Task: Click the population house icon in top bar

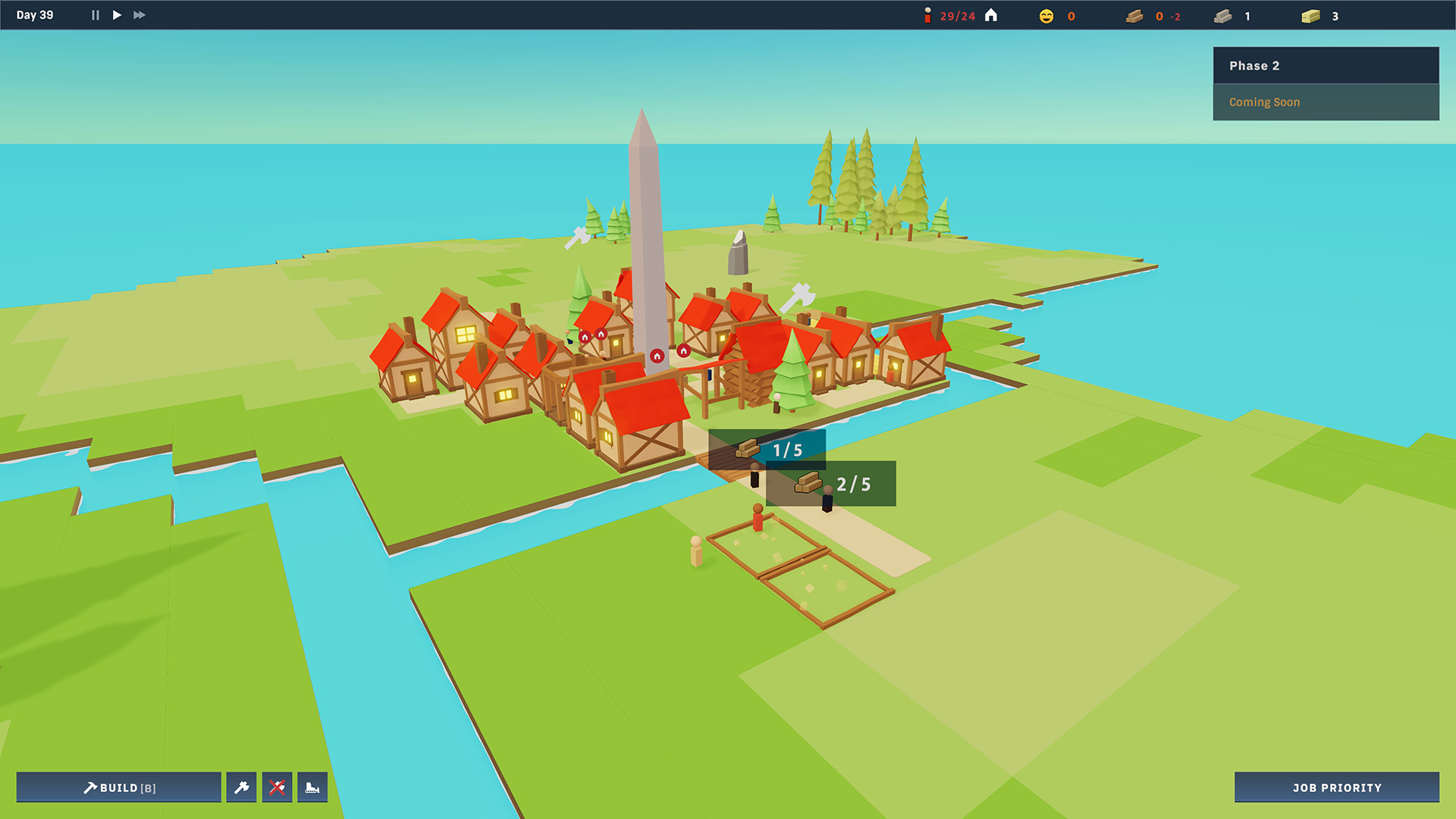Action: (x=991, y=14)
